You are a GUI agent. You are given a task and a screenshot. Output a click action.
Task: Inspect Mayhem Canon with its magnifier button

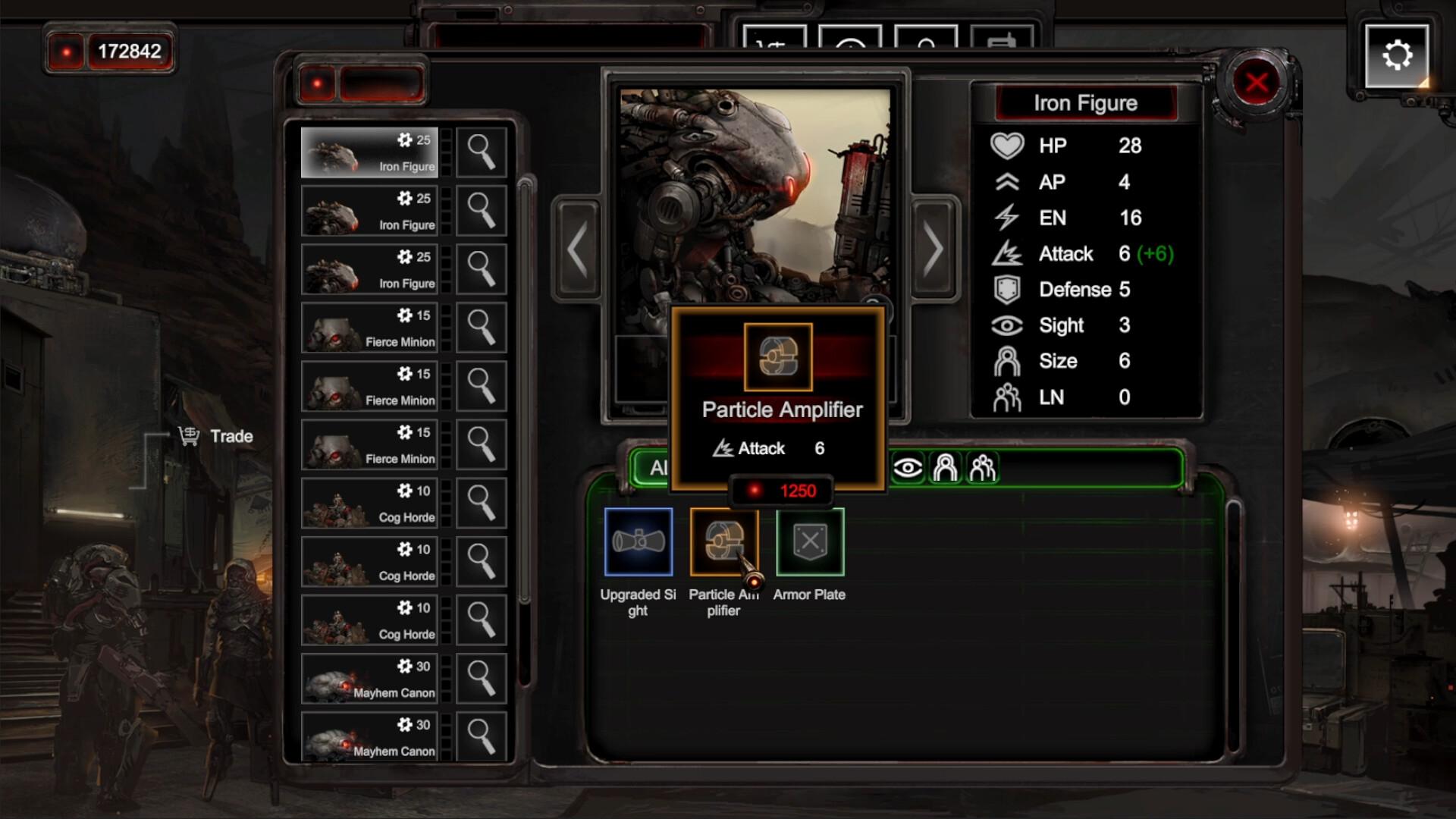point(481,679)
